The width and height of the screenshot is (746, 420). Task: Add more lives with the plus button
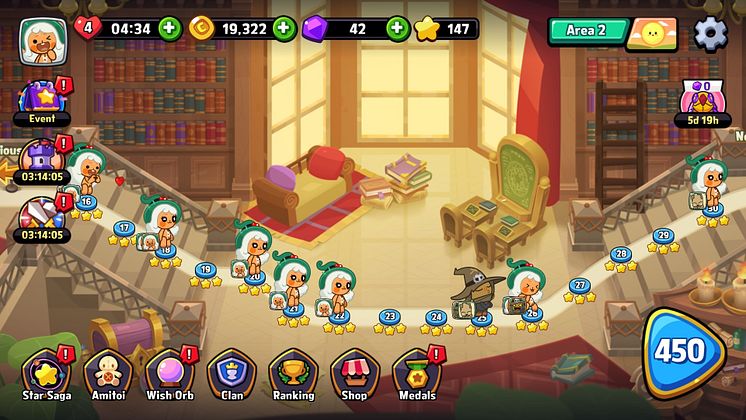click(170, 28)
